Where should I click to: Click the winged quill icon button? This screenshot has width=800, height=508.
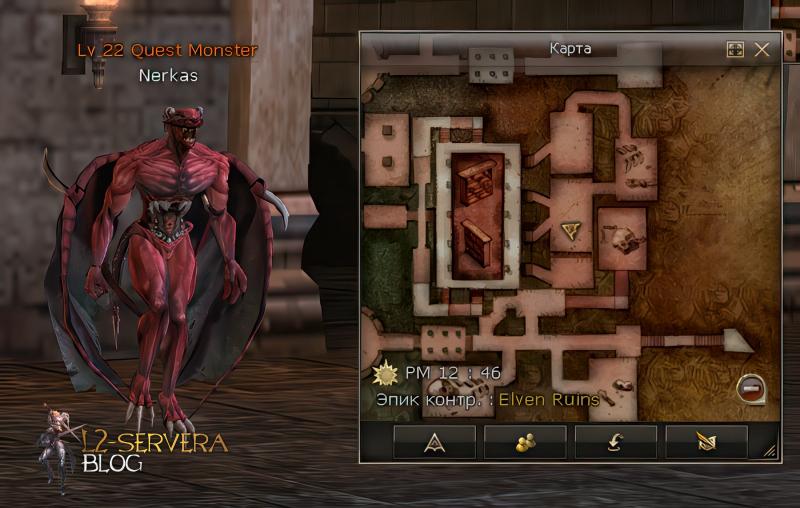click(706, 441)
